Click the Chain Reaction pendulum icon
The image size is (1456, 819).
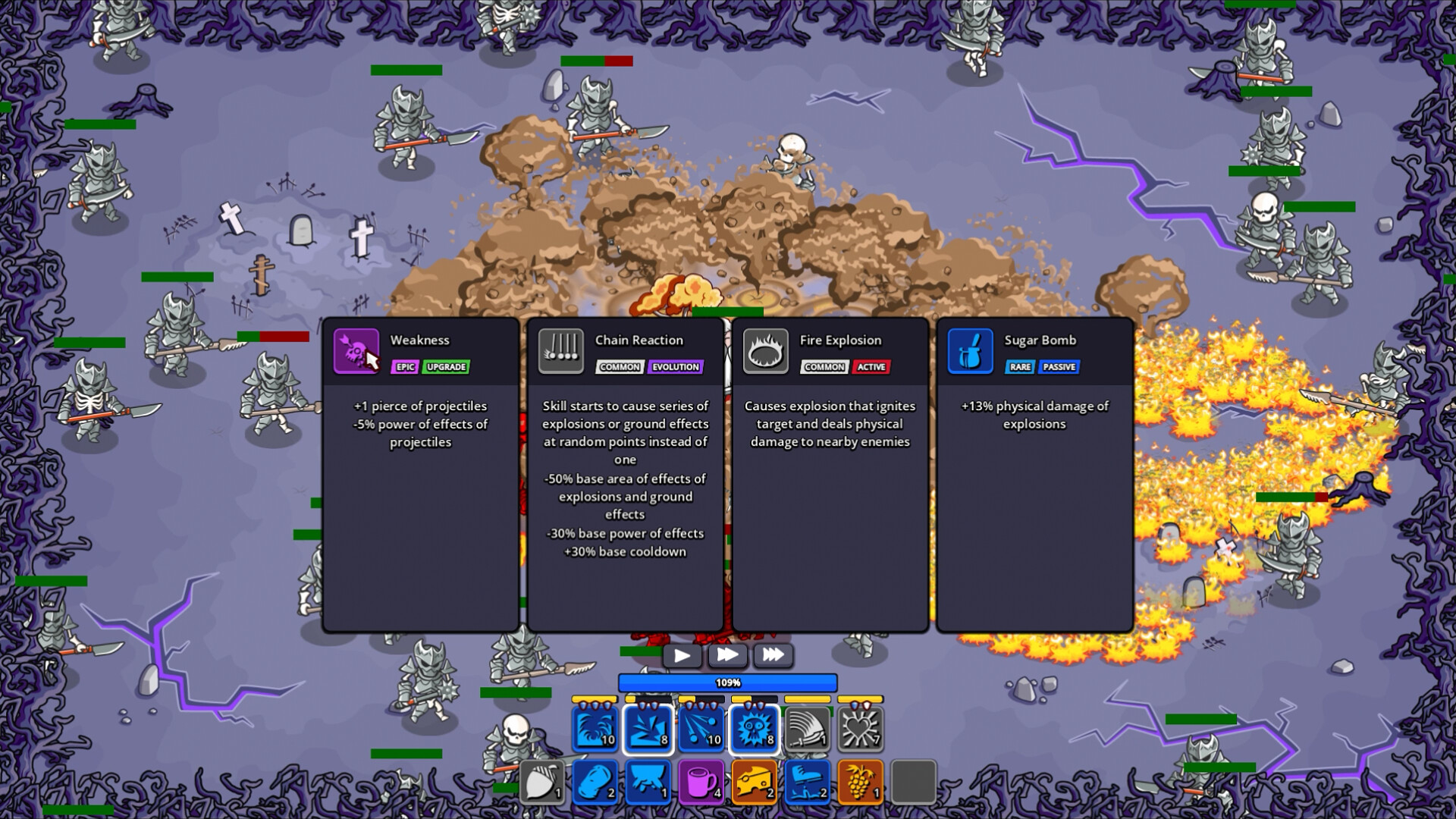pyautogui.click(x=561, y=350)
